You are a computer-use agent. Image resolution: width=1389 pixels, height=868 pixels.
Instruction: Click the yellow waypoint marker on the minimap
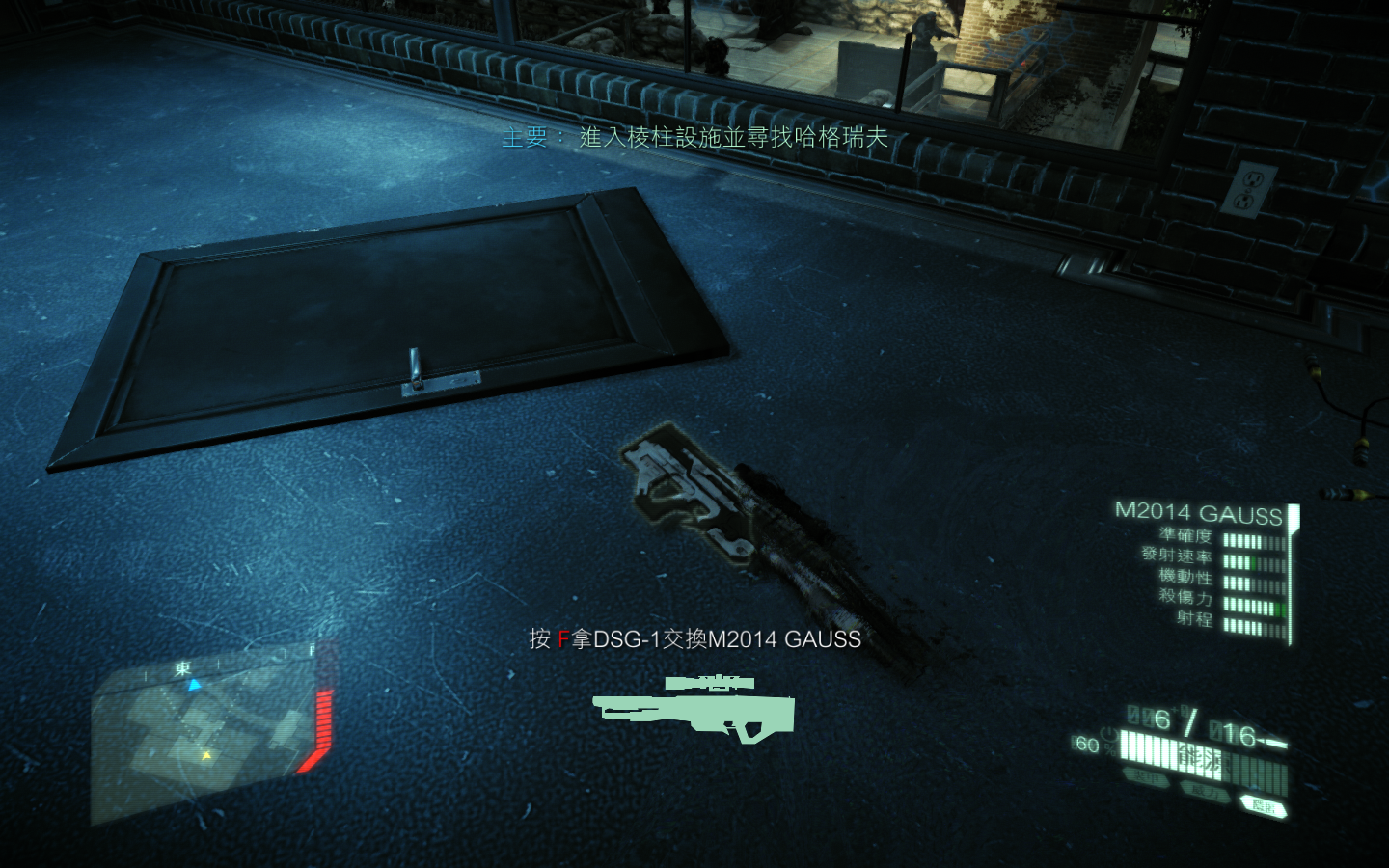205,756
